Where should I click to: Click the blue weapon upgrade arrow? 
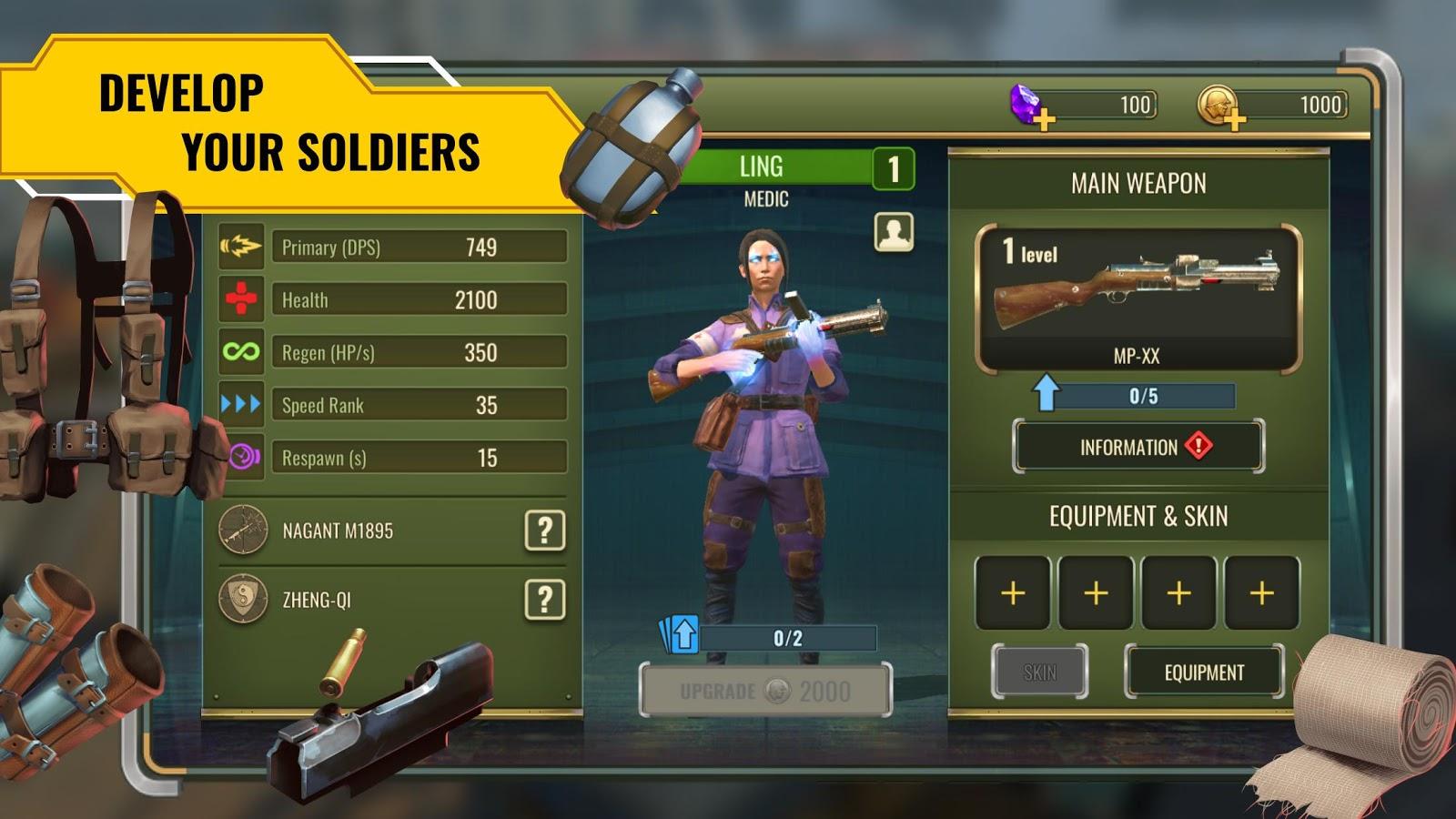[1046, 393]
